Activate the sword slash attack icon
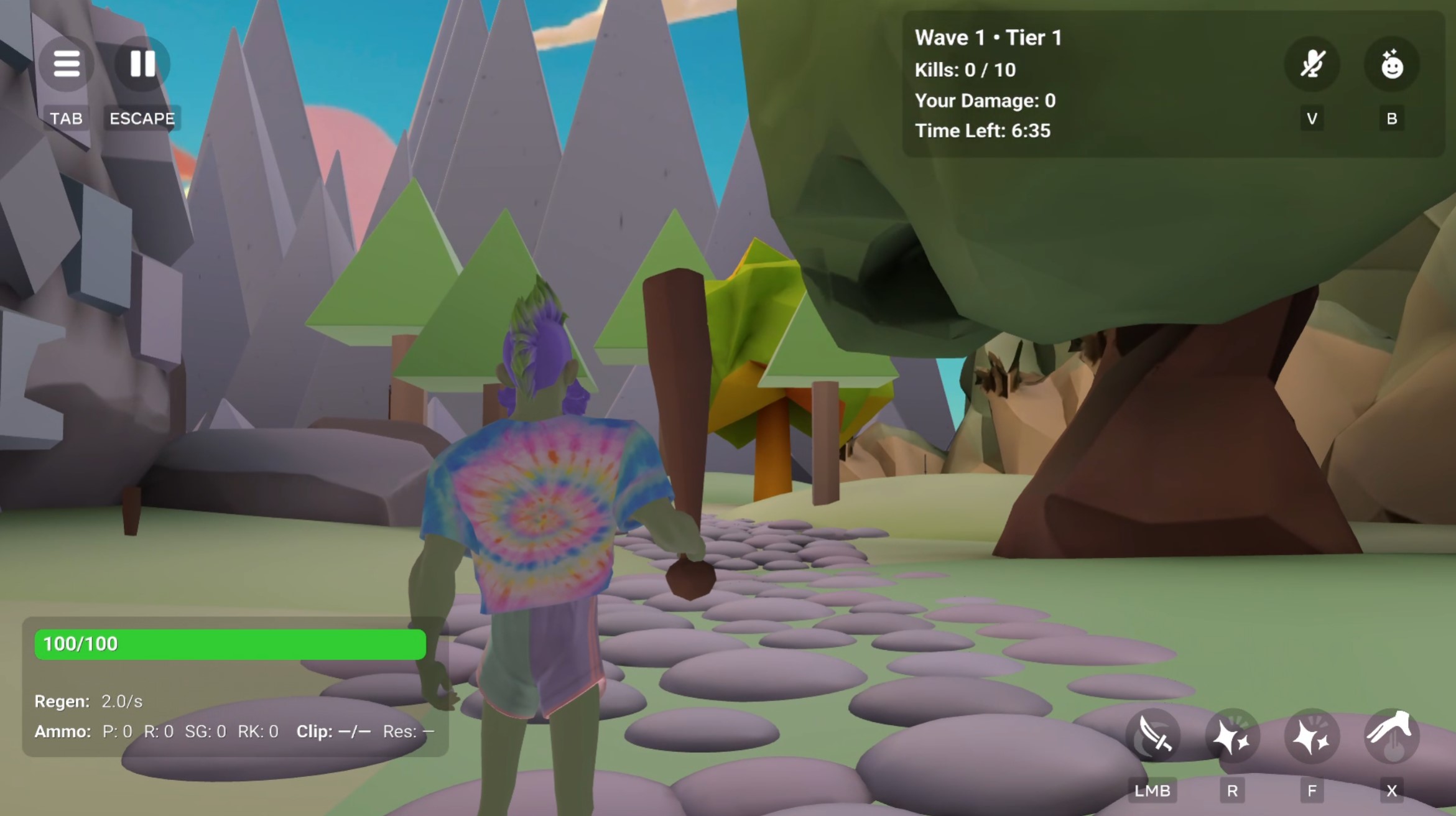The width and height of the screenshot is (1456, 816). coord(1152,736)
